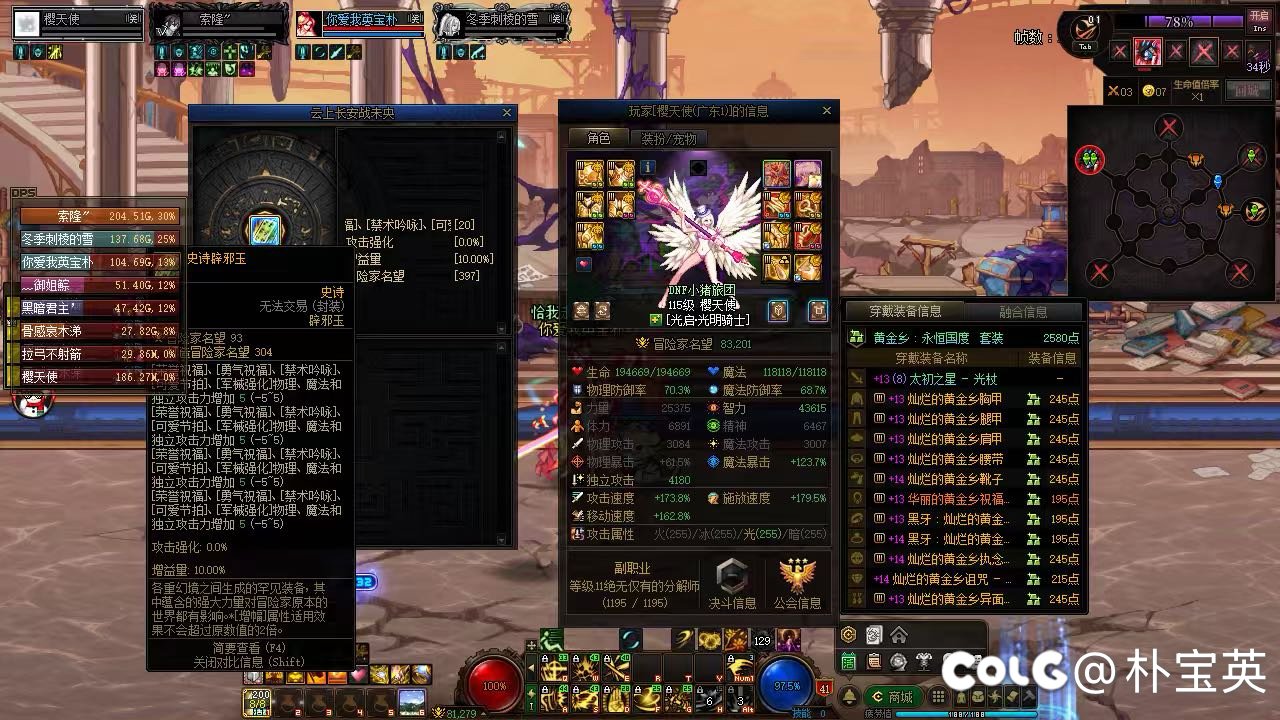Close the 云上长安战未央 item window
Screen dimensions: 1280x720
tap(507, 113)
